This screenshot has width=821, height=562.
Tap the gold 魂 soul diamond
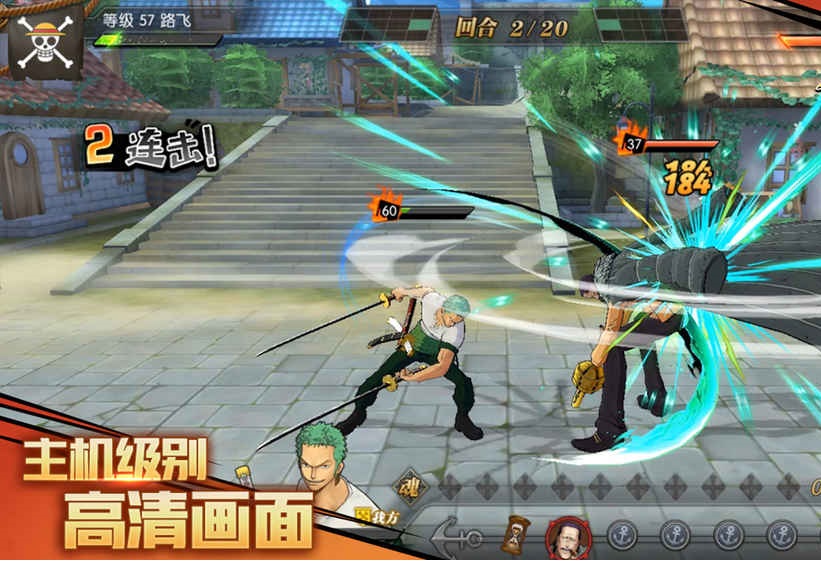410,487
